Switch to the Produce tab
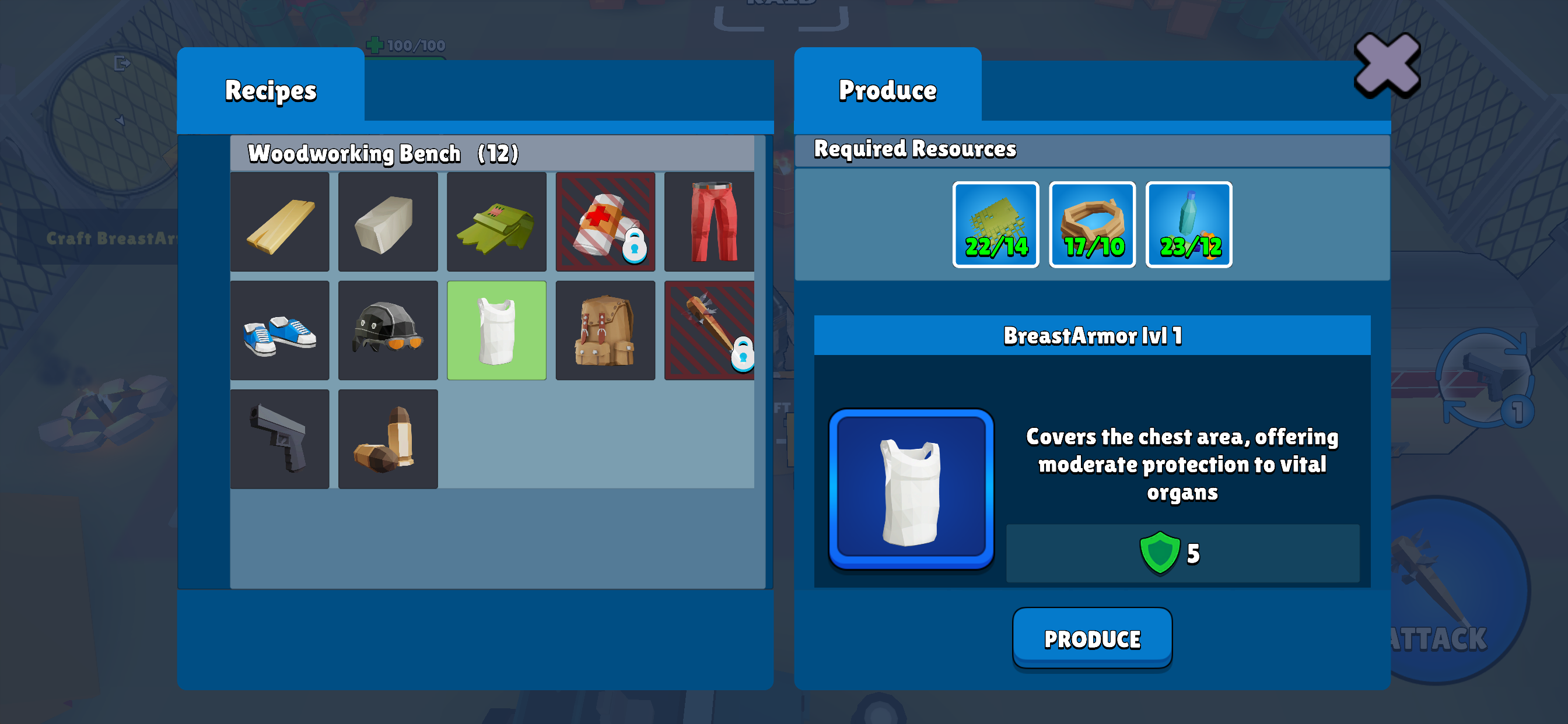 coord(887,90)
